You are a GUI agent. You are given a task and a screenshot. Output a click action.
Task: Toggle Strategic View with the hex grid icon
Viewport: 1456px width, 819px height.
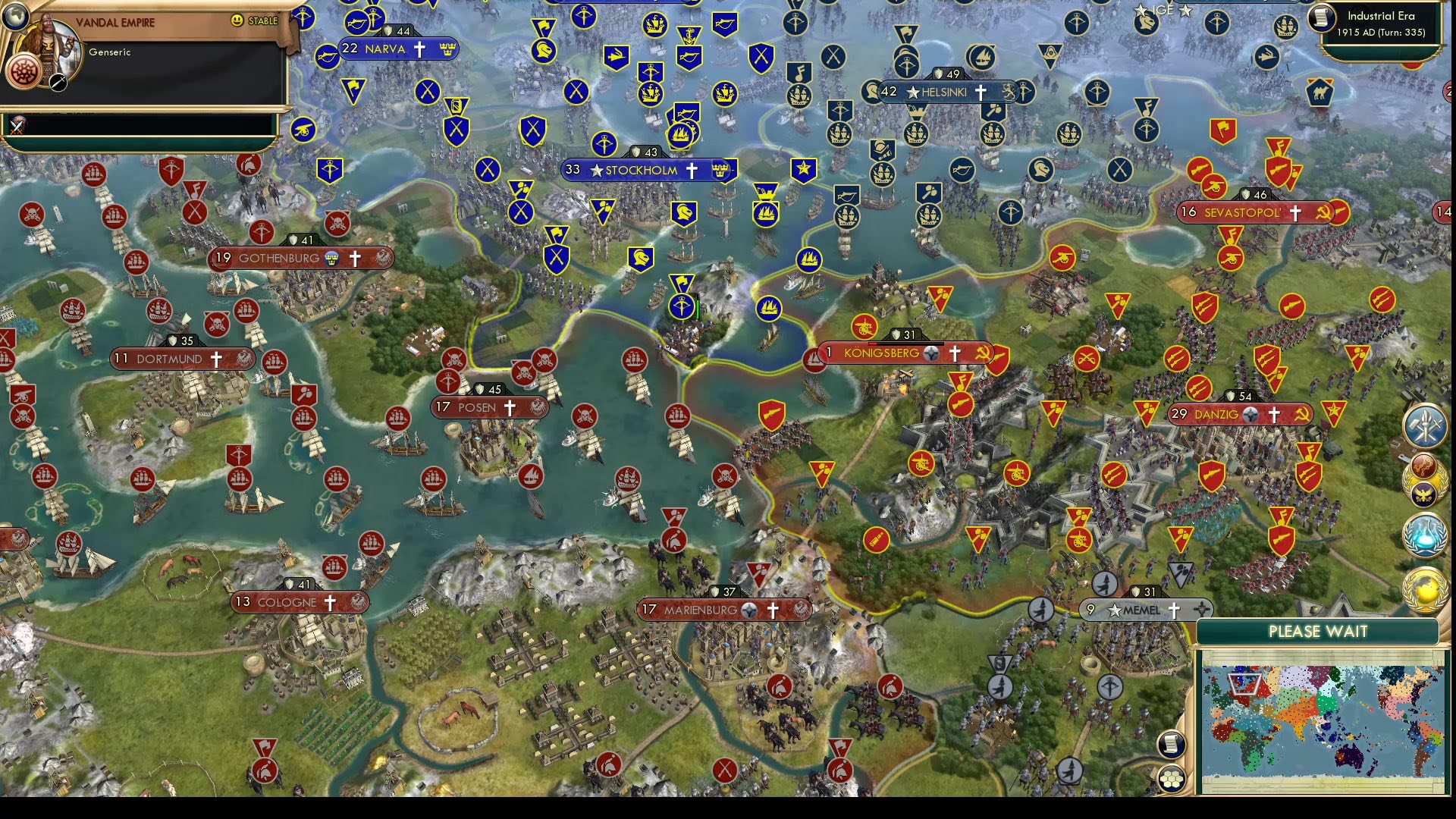(1172, 779)
